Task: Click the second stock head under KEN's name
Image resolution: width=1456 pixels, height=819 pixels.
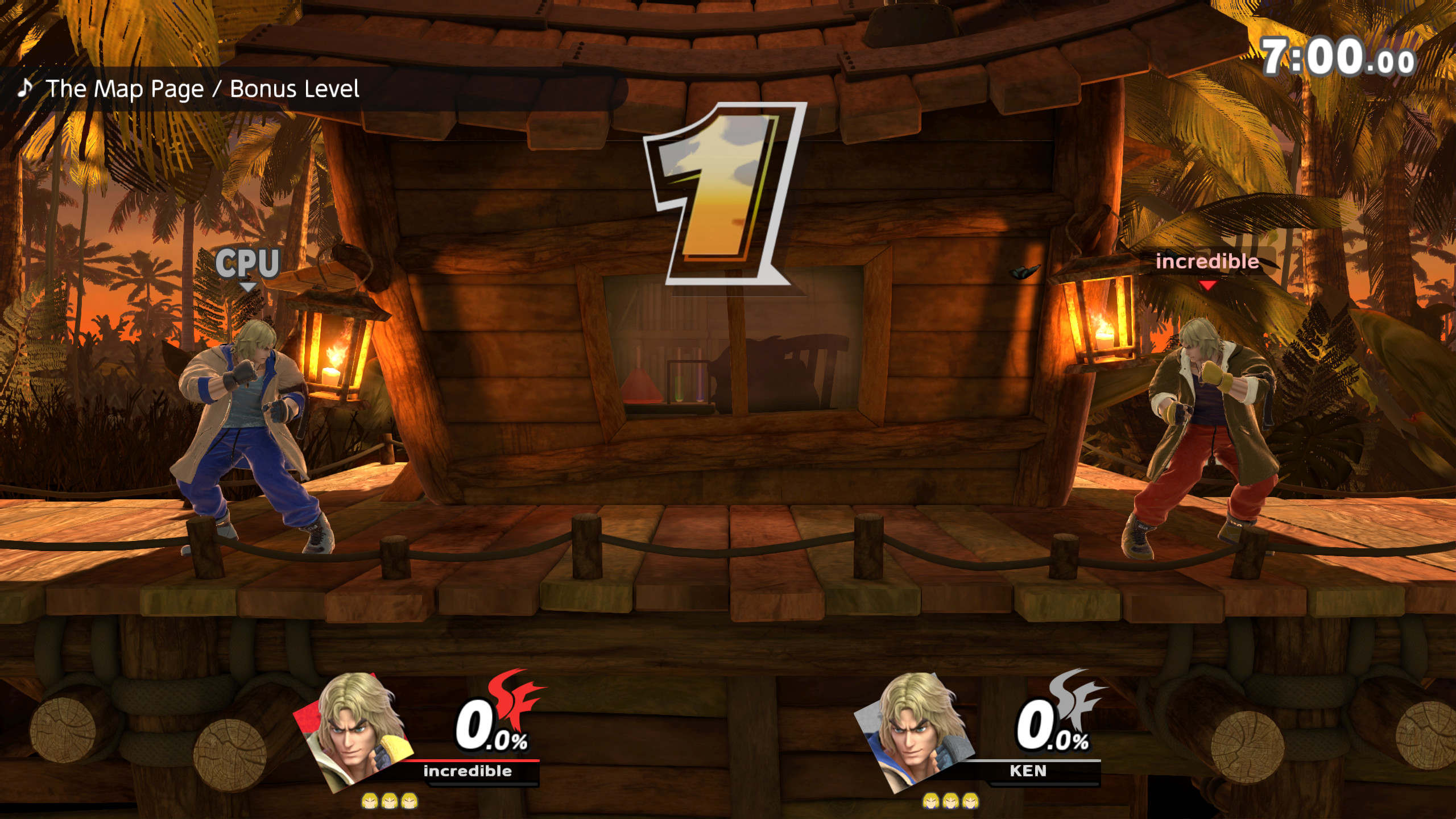Action: tap(950, 801)
